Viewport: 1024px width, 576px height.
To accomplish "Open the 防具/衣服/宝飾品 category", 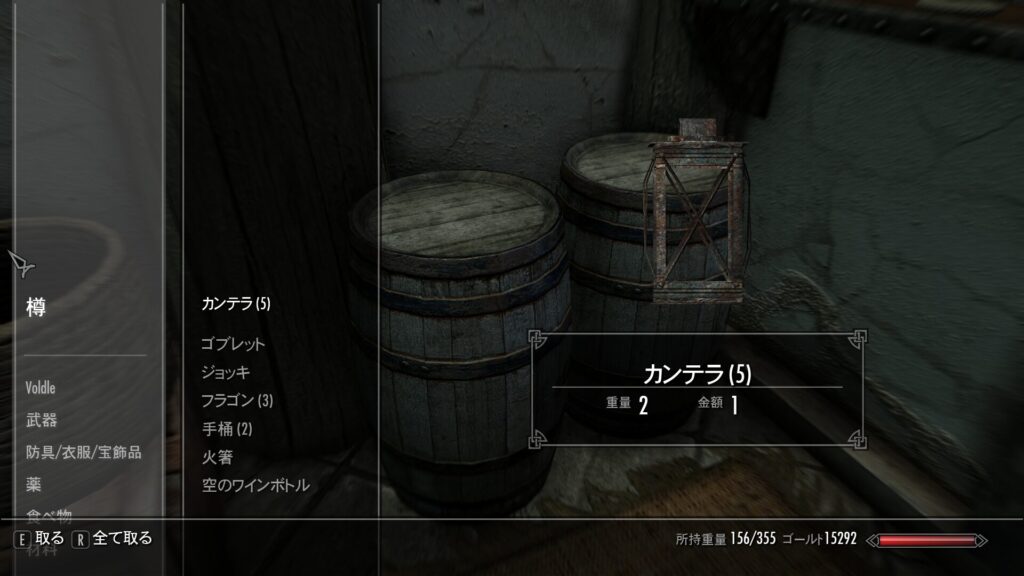I will 84,452.
